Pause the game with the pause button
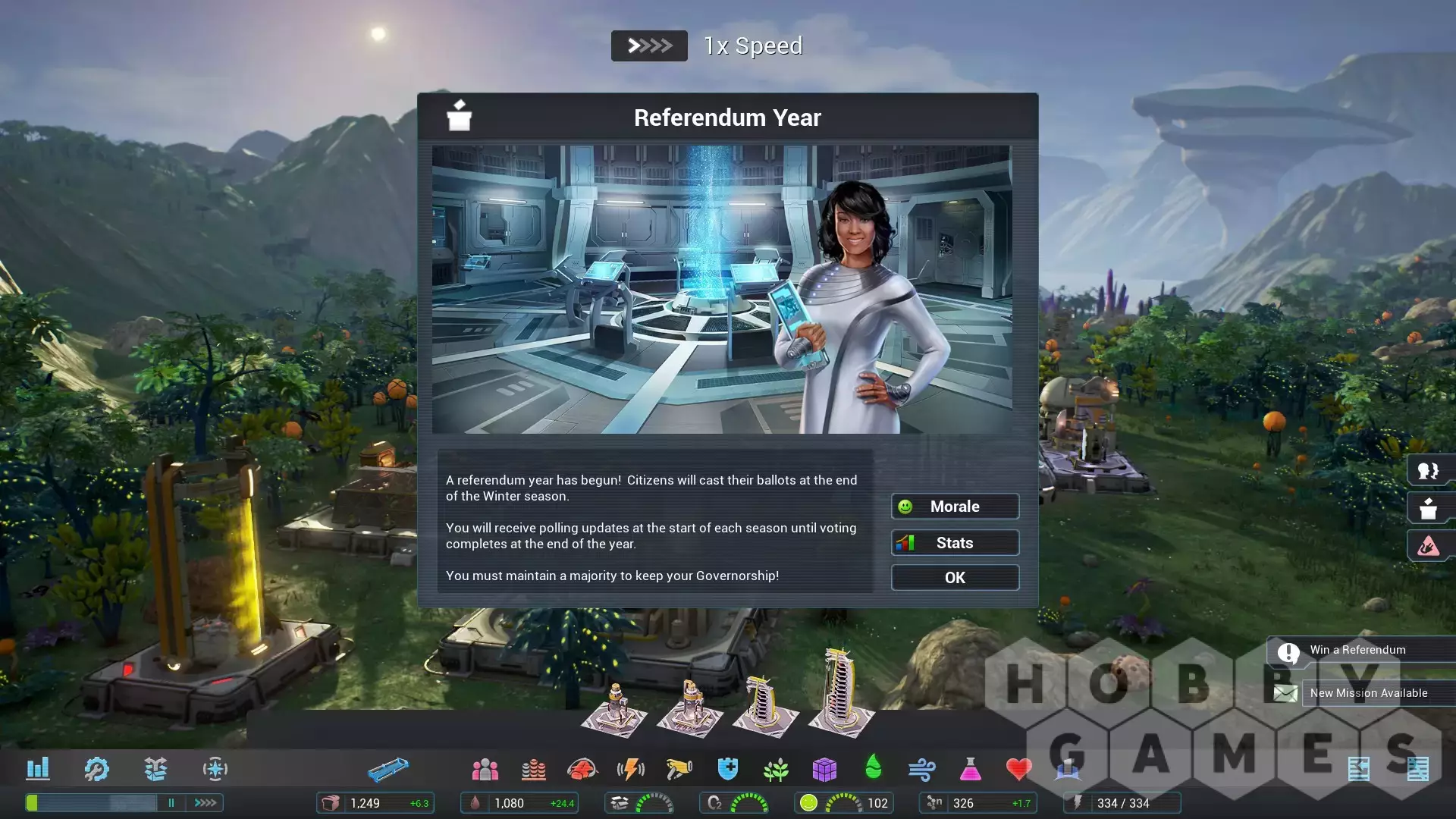Viewport: 1456px width, 819px height. pyautogui.click(x=171, y=802)
